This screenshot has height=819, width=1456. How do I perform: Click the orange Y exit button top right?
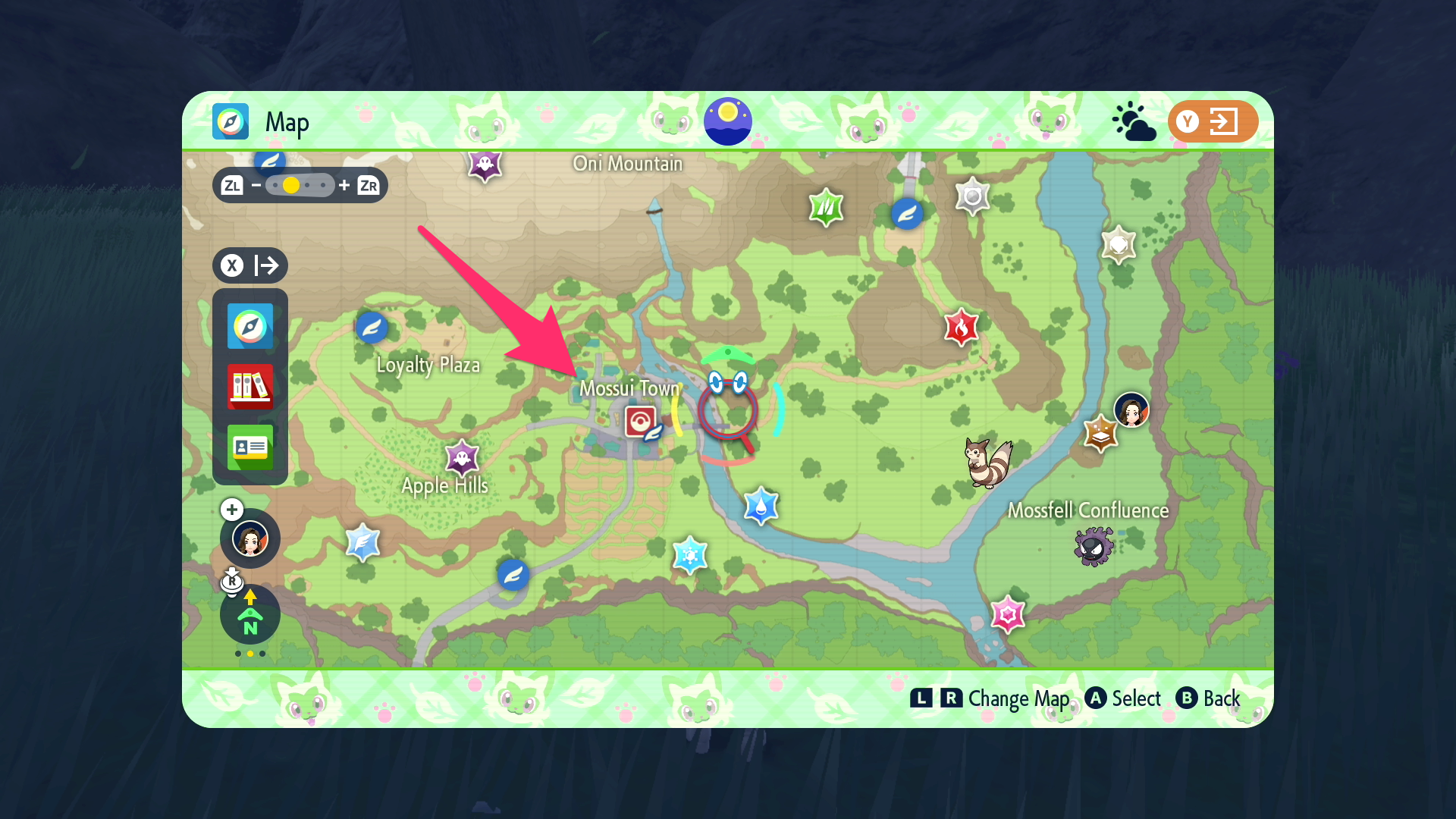[x=1212, y=121]
